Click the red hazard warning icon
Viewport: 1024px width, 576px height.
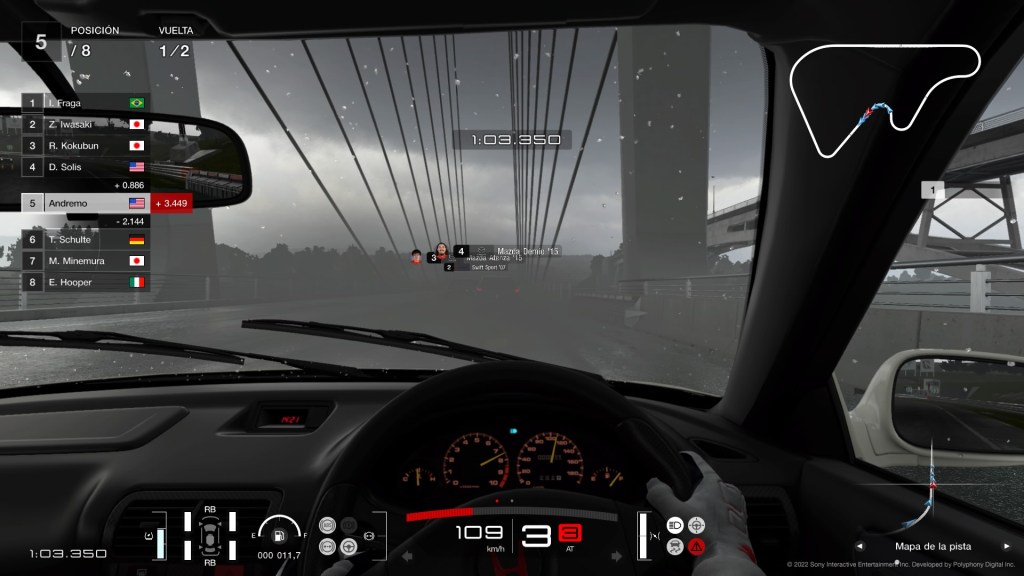coord(696,546)
